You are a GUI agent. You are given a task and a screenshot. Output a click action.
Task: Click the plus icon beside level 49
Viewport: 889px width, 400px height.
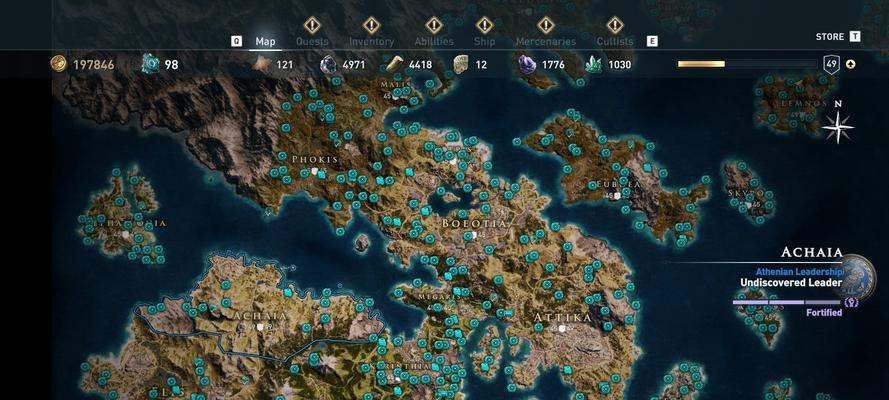pos(851,64)
